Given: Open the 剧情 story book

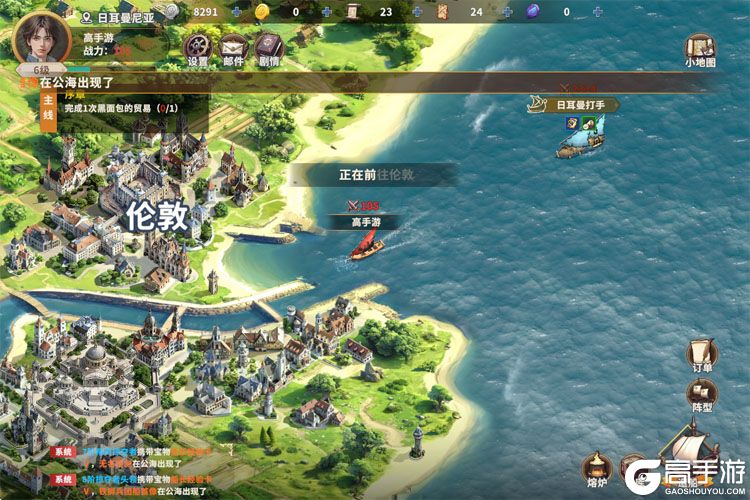Looking at the screenshot, I should pyautogui.click(x=268, y=46).
